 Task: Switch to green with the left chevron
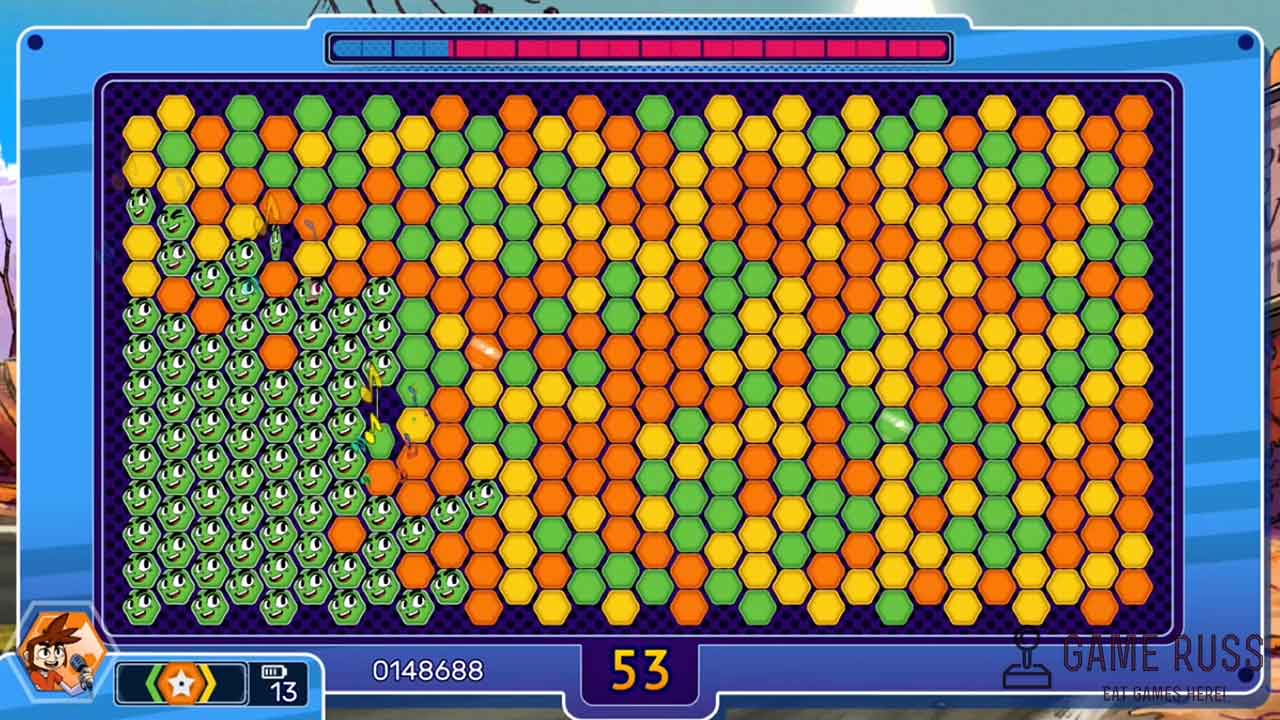click(x=155, y=684)
